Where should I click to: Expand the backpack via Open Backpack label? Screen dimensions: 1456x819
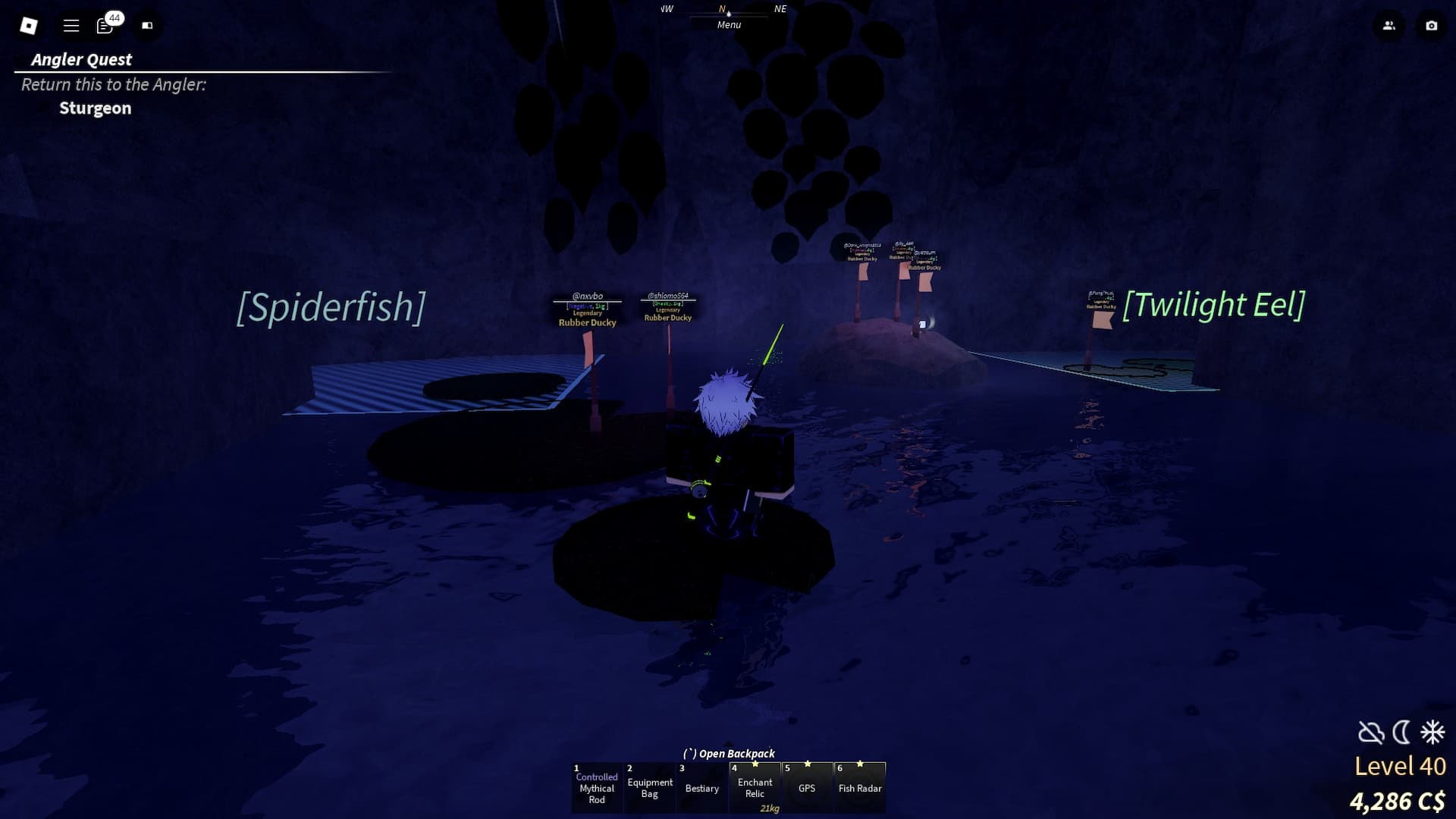point(730,753)
